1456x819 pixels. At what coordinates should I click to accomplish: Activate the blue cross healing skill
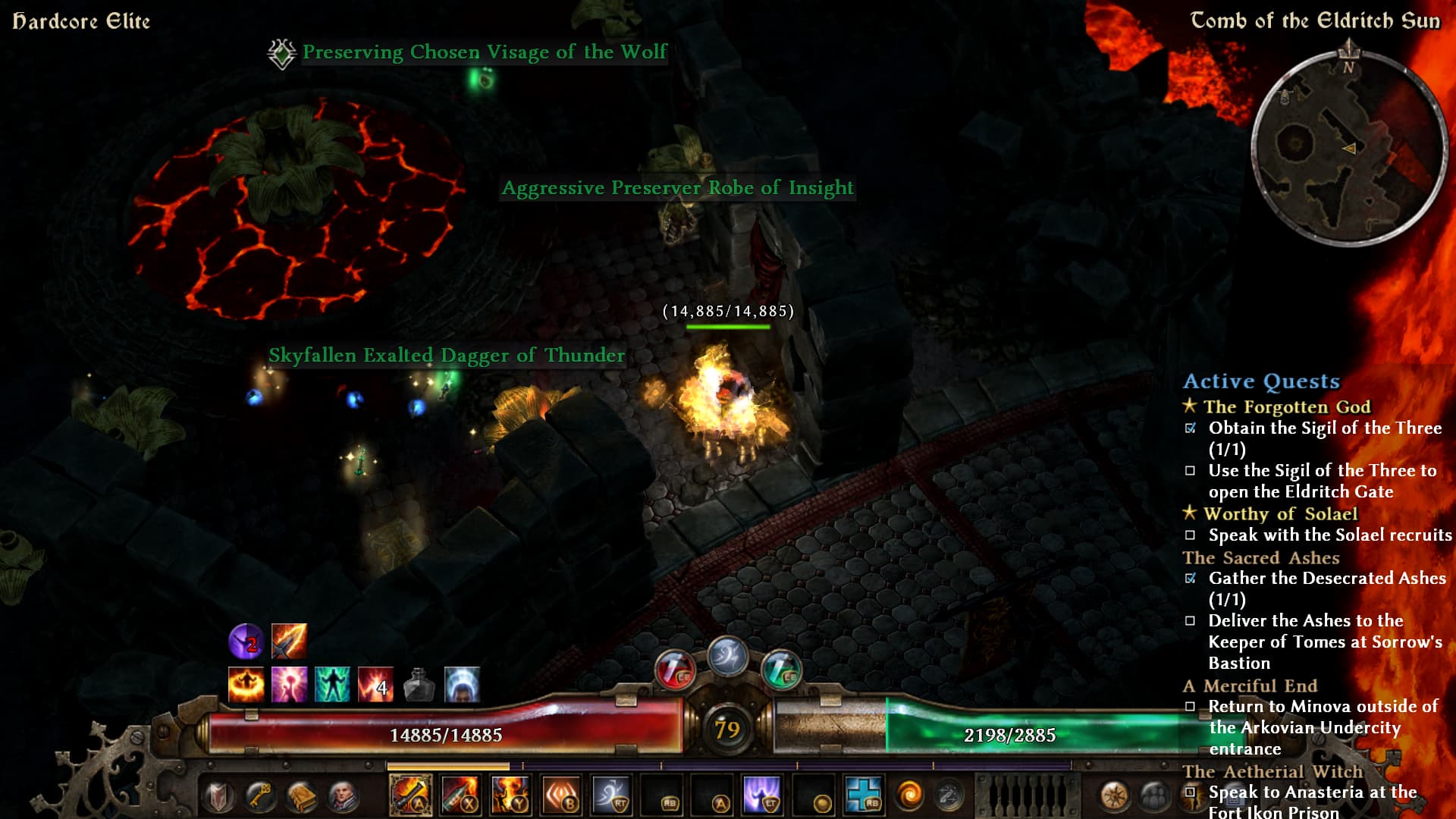[x=863, y=795]
